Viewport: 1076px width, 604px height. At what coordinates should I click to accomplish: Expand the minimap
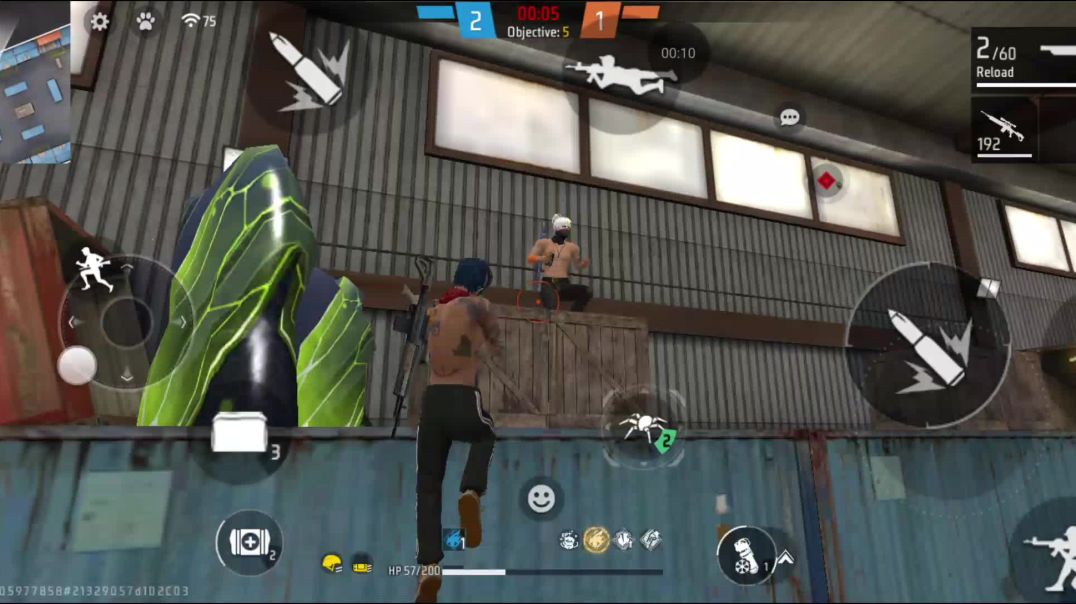(35, 82)
